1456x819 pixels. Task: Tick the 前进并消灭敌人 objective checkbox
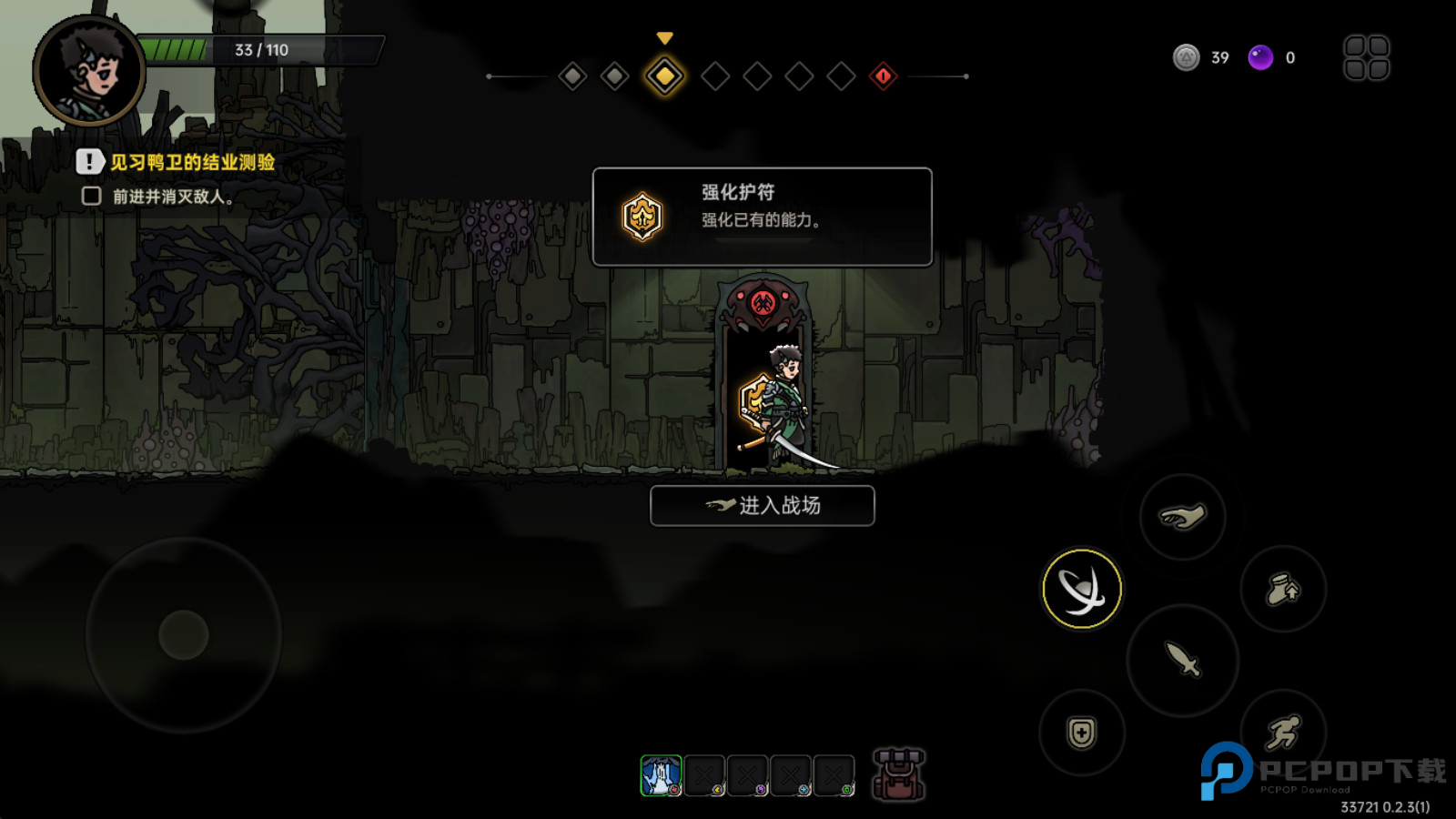[x=89, y=194]
